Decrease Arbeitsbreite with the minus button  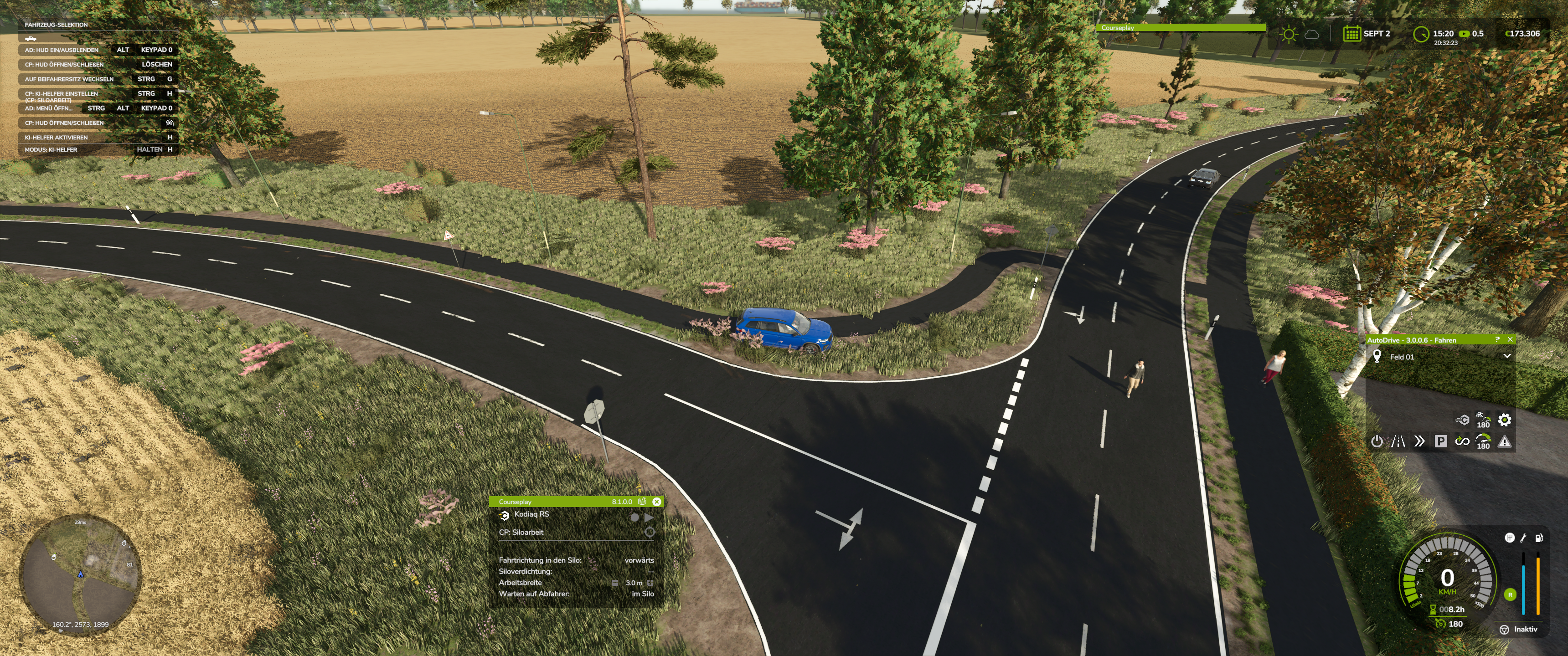[615, 583]
